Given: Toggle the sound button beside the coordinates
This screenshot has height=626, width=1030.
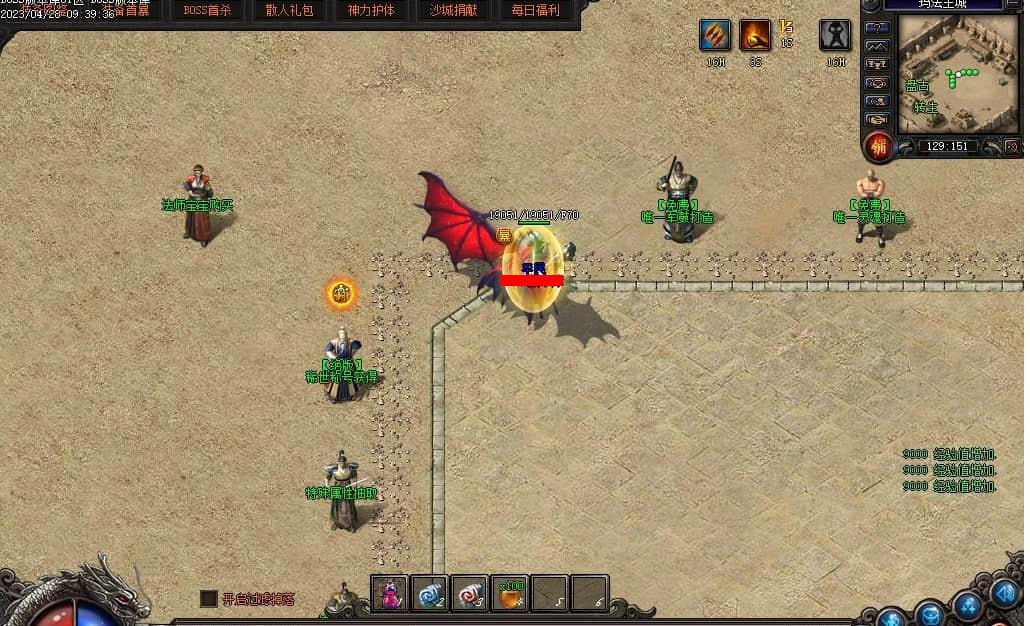Looking at the screenshot, I should click(1011, 146).
